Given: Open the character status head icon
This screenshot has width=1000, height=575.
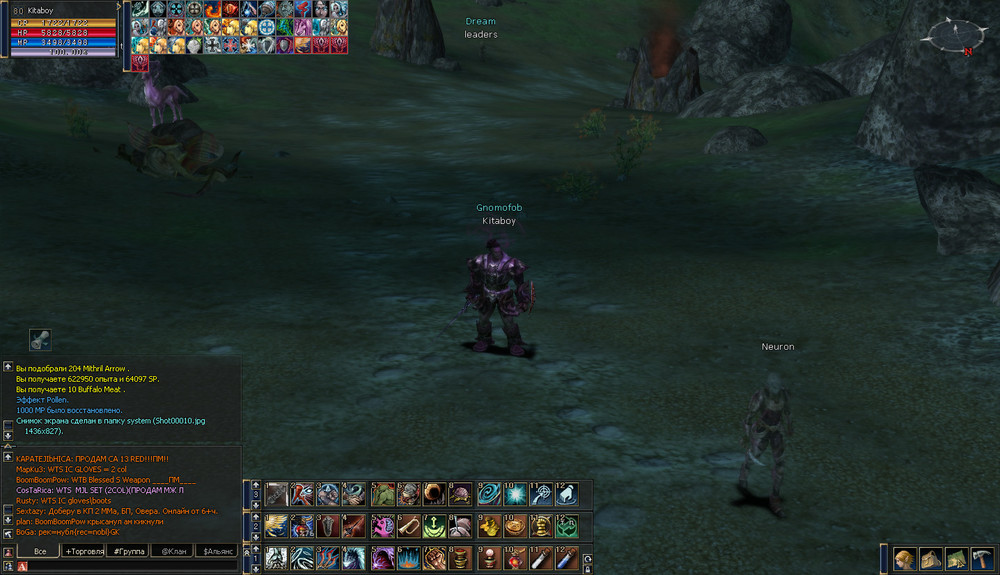Looking at the screenshot, I should (905, 559).
